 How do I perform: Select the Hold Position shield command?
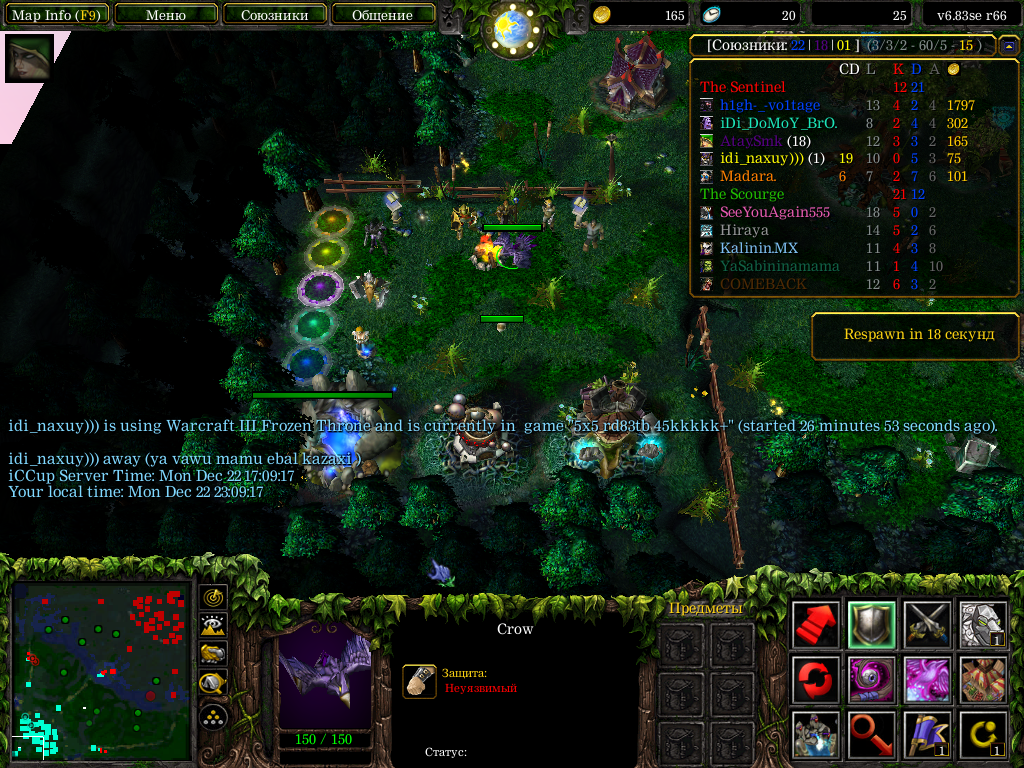pos(871,624)
